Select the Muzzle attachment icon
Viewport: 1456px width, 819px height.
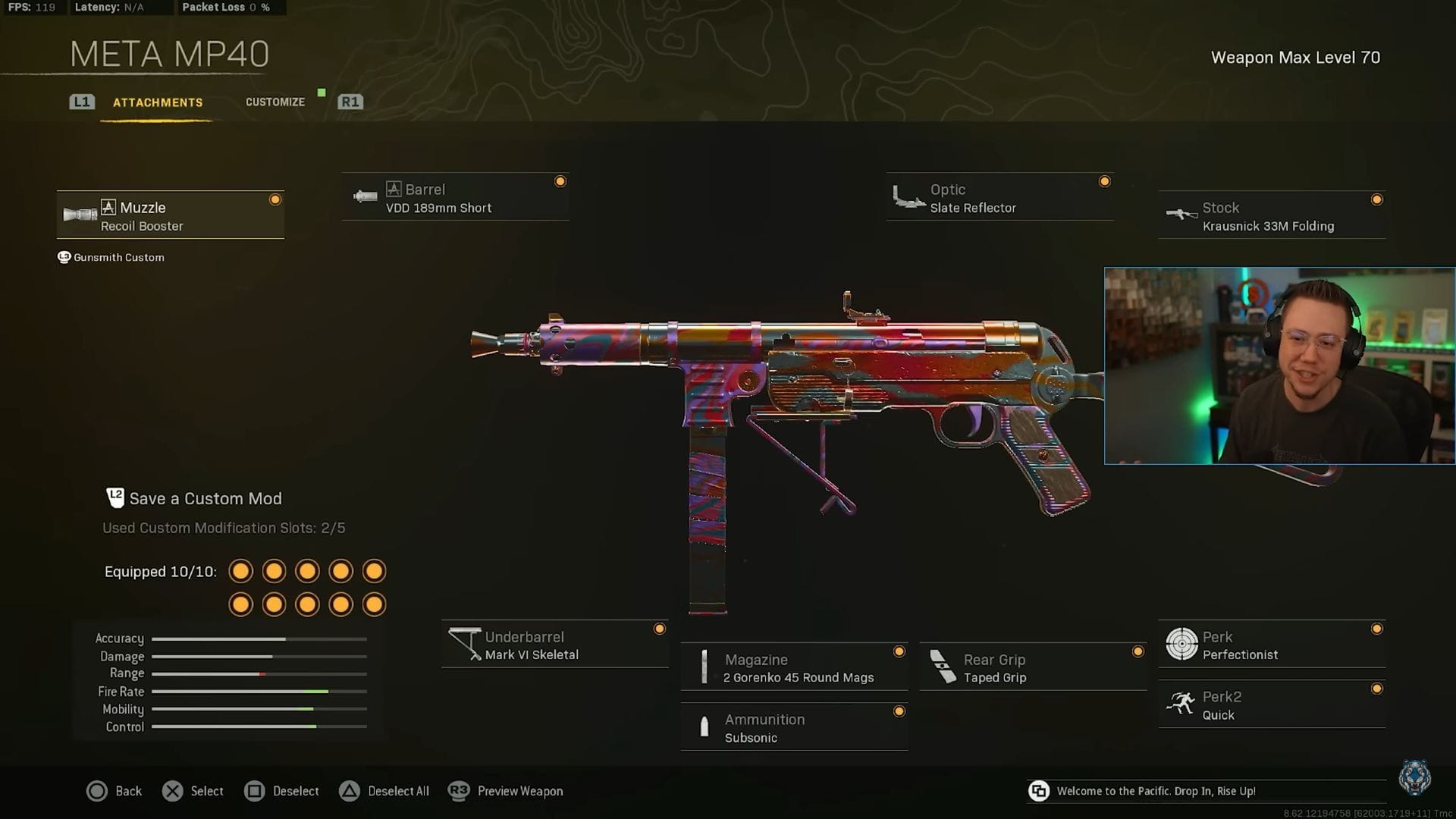pos(81,215)
